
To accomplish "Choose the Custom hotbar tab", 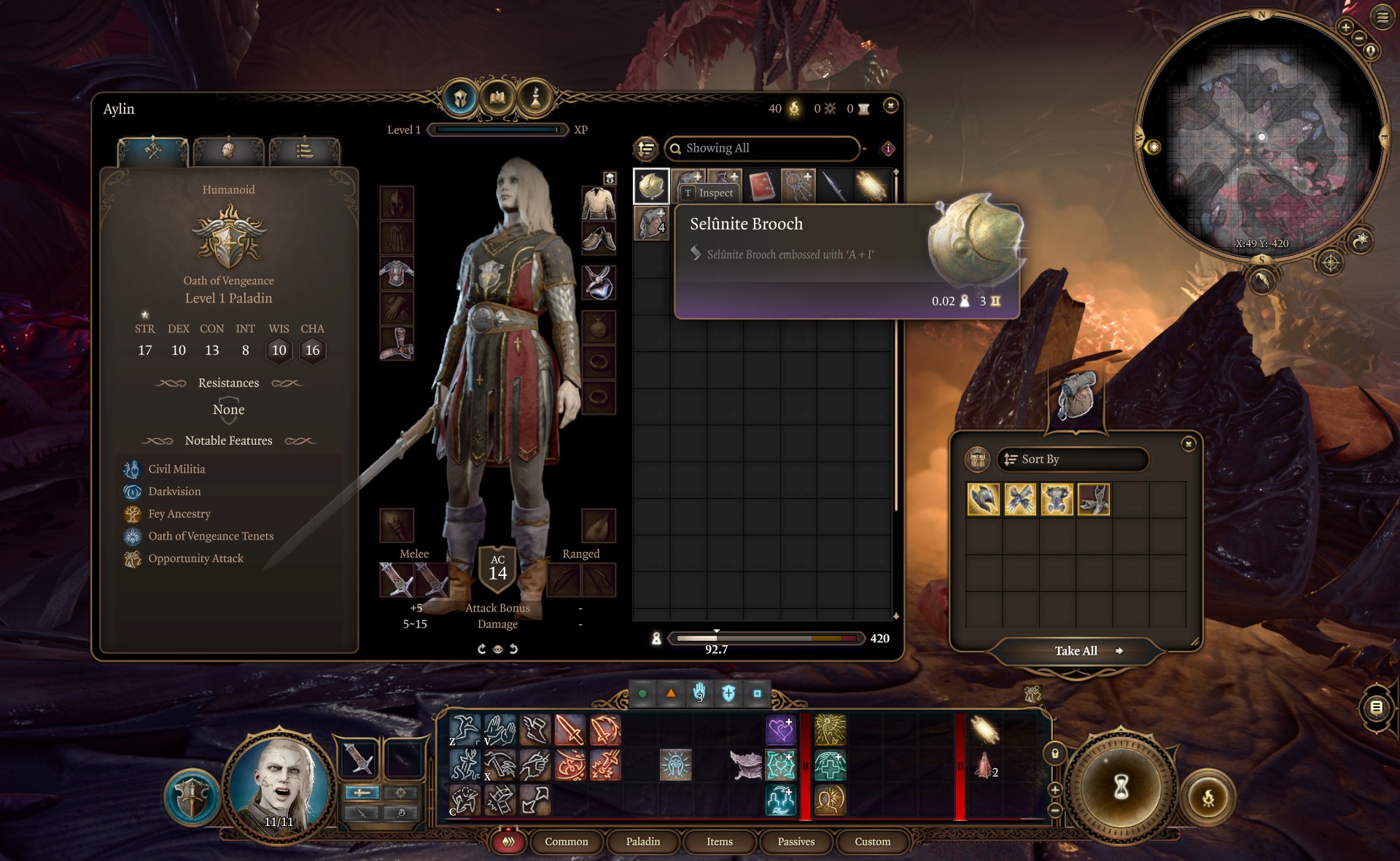I will [872, 841].
